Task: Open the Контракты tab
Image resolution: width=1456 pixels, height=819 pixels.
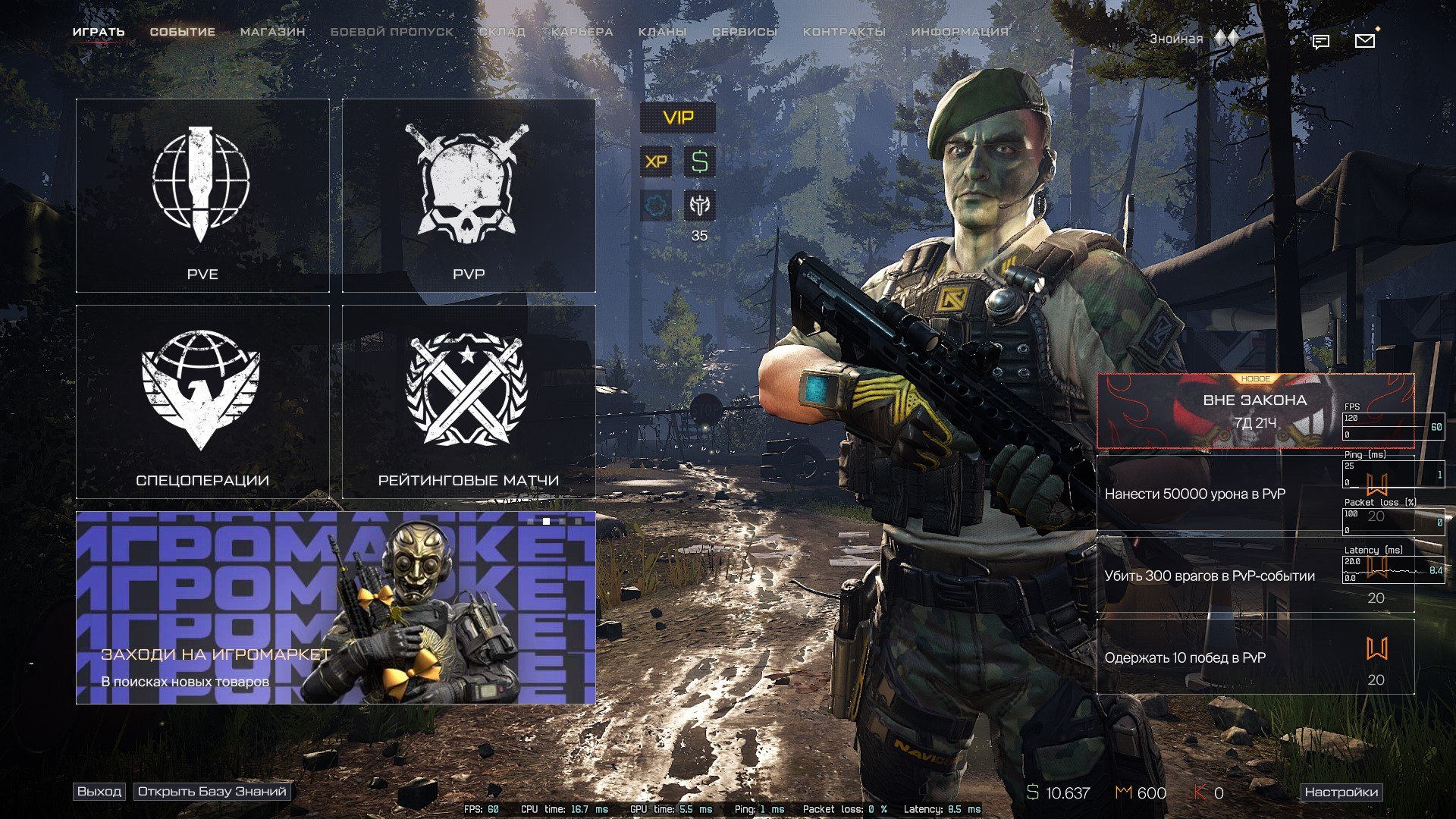Action: point(844,32)
